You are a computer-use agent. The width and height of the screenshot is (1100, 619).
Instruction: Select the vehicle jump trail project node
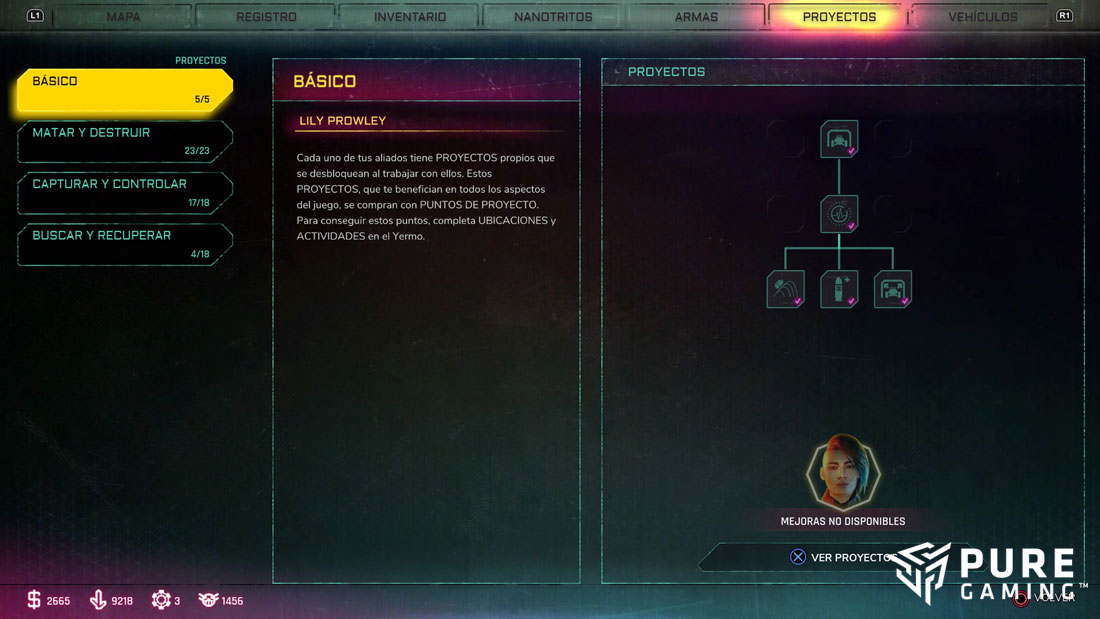[785, 289]
